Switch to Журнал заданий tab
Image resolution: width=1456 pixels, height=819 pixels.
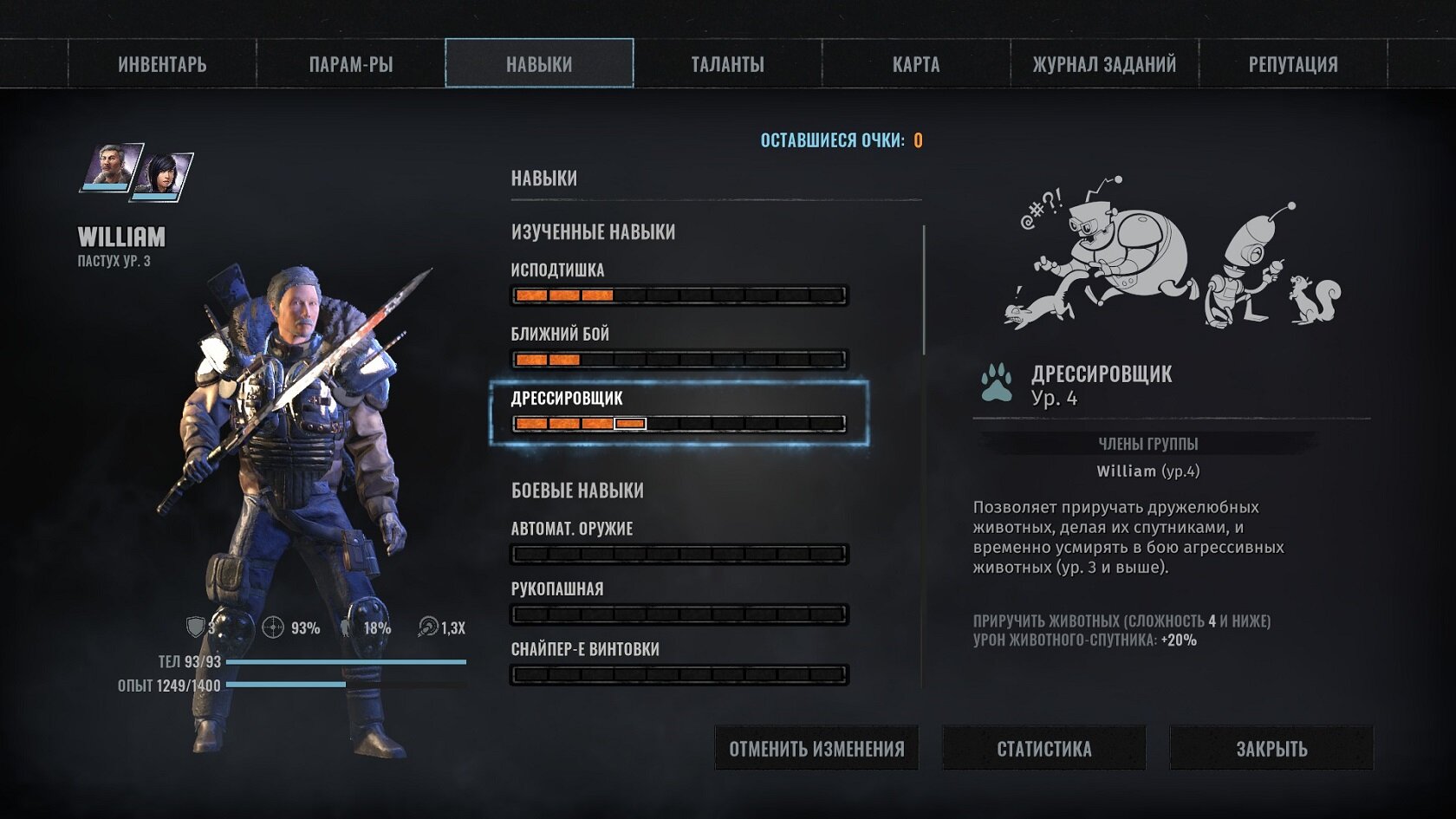click(x=1104, y=64)
